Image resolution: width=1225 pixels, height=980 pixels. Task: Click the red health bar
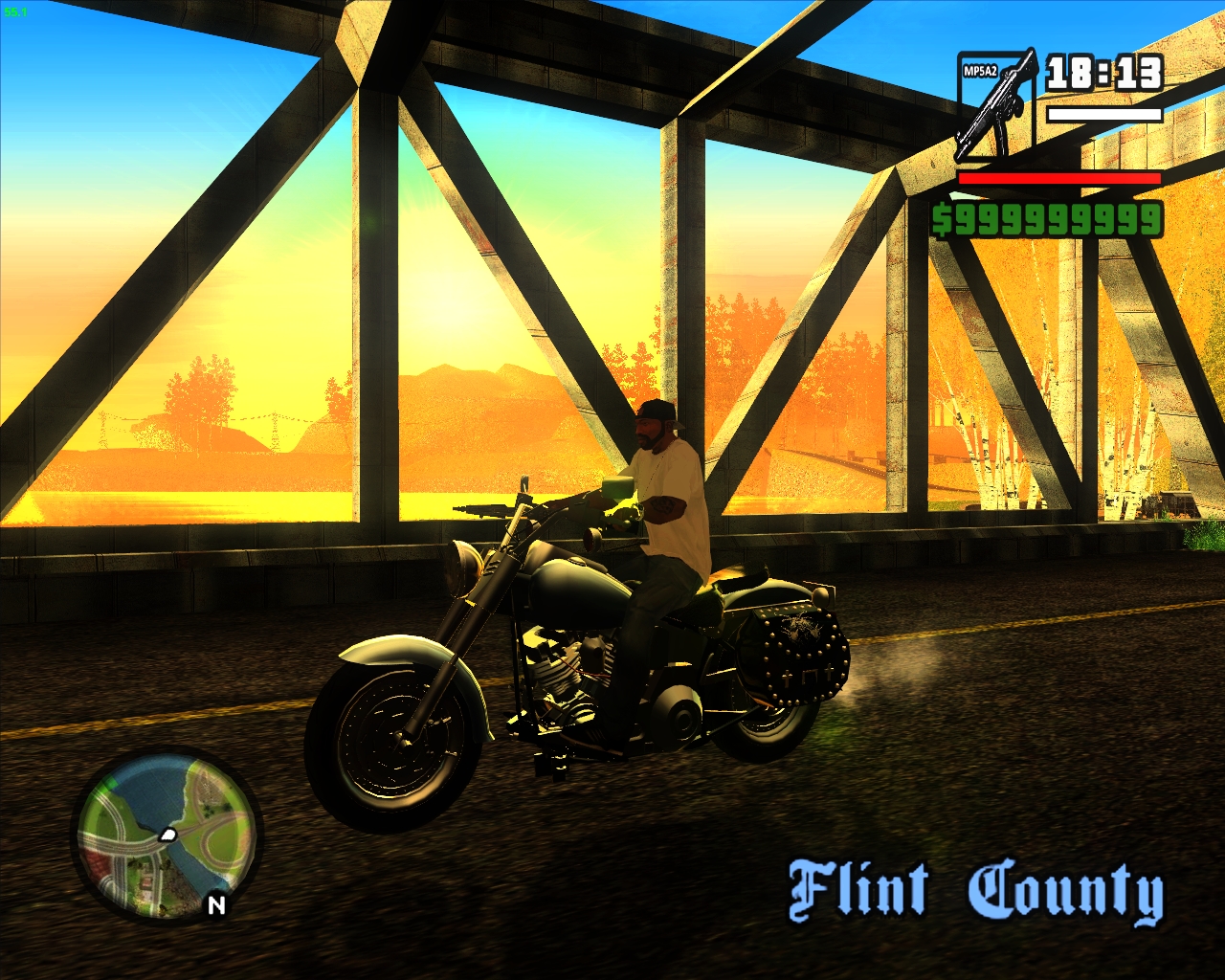point(1060,180)
